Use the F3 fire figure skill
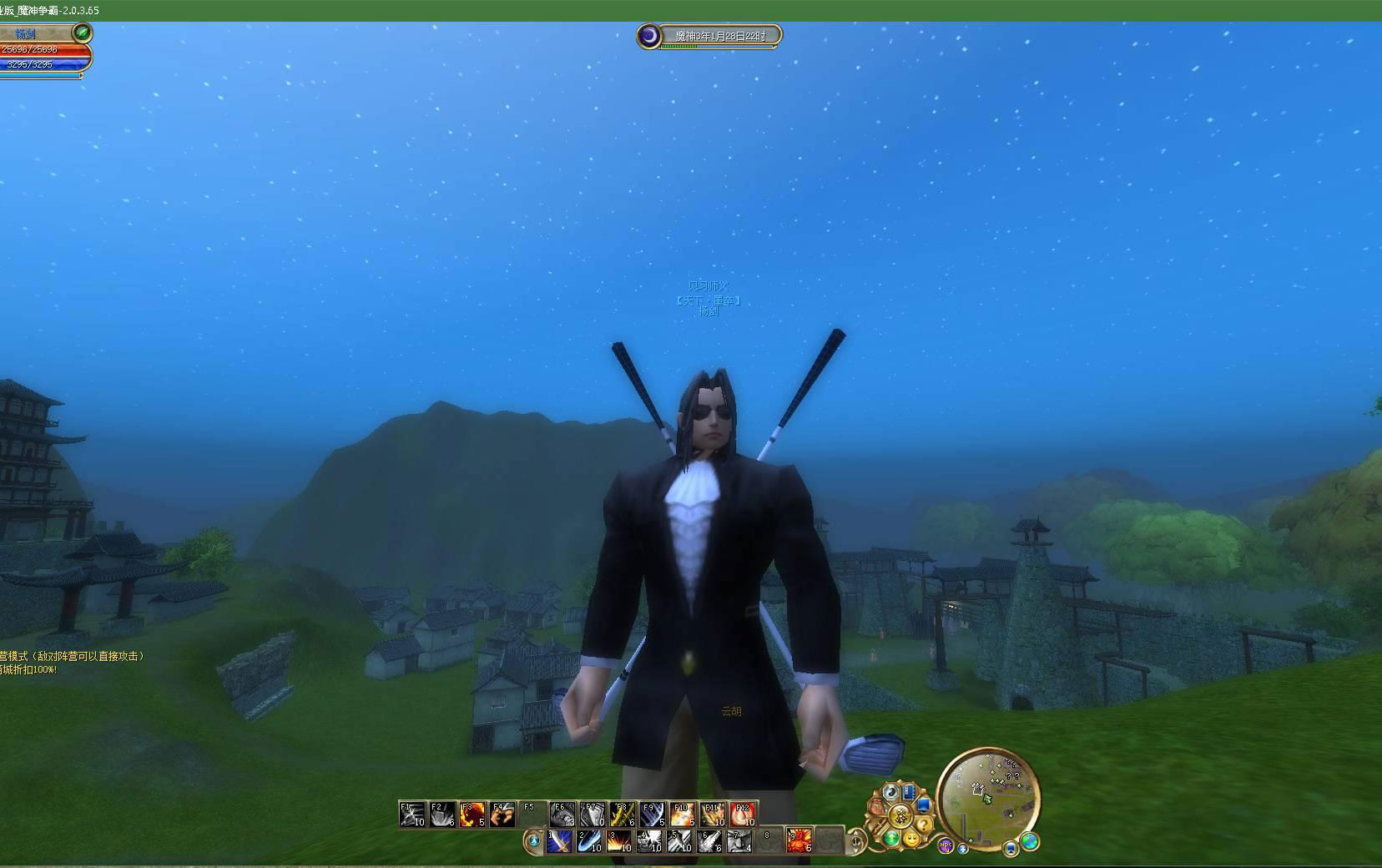 [x=472, y=814]
